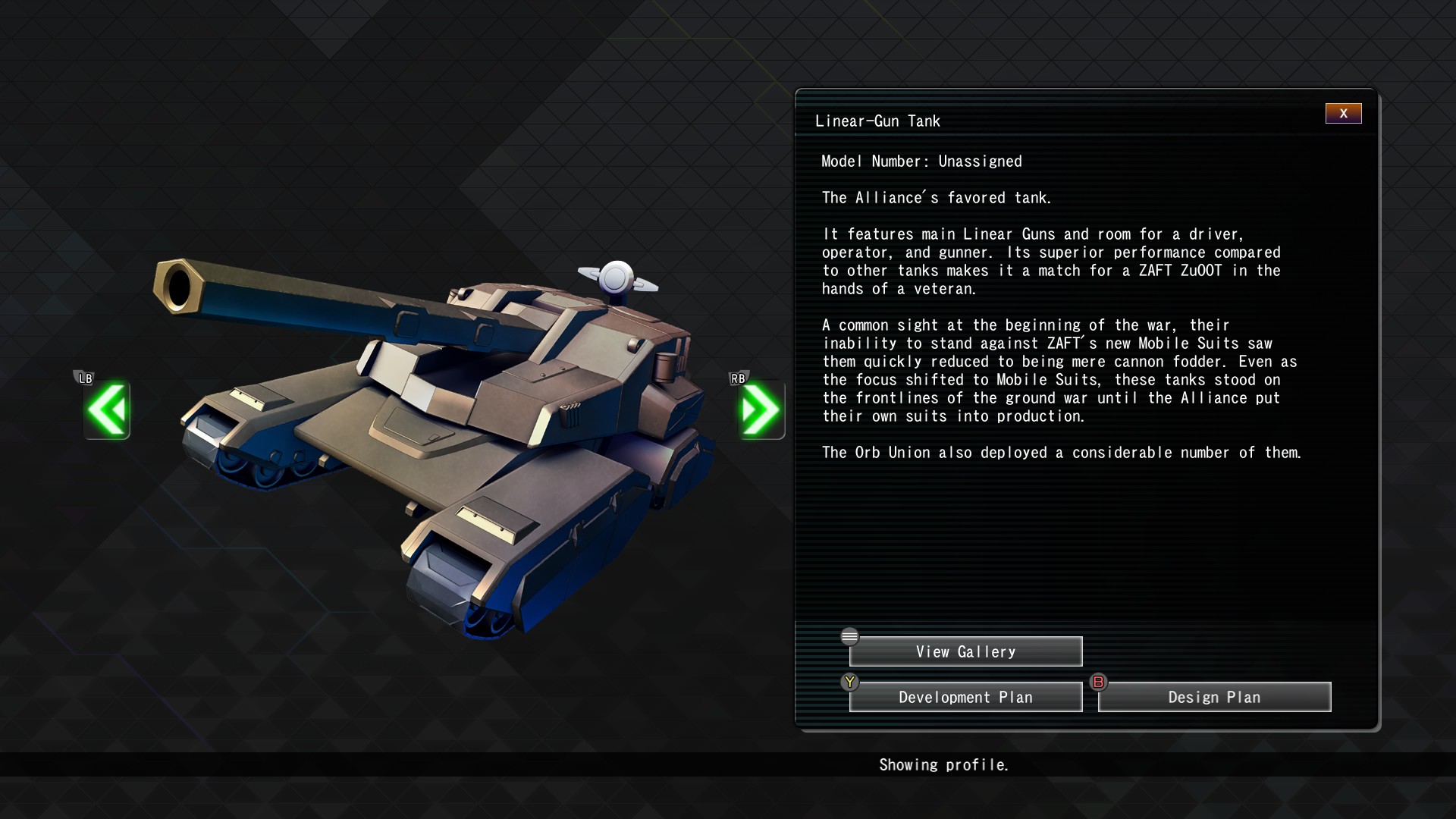Show the Development Plan

click(x=965, y=698)
